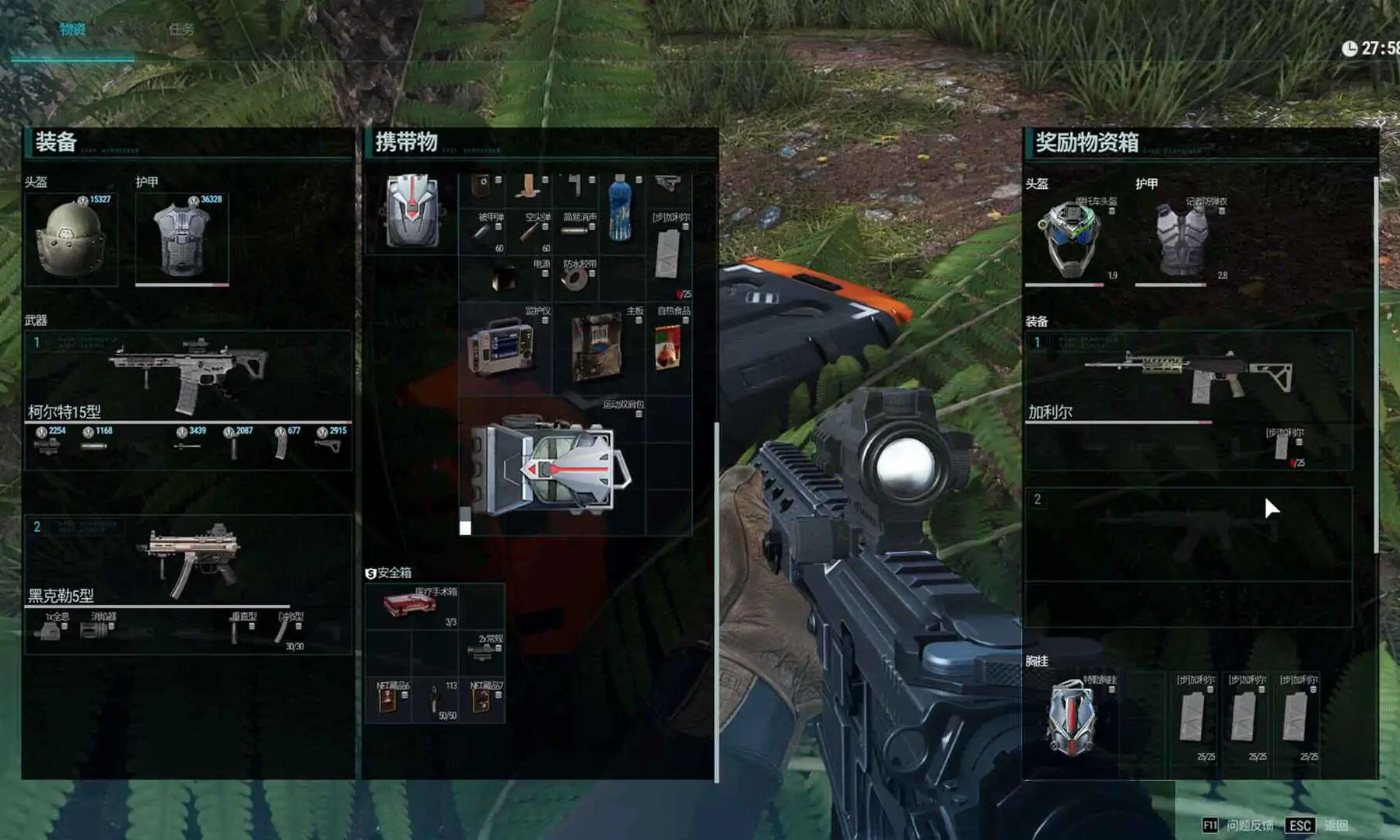
Task: Choose the 黑克勒5型 submachine gun slot
Action: pyautogui.click(x=188, y=562)
